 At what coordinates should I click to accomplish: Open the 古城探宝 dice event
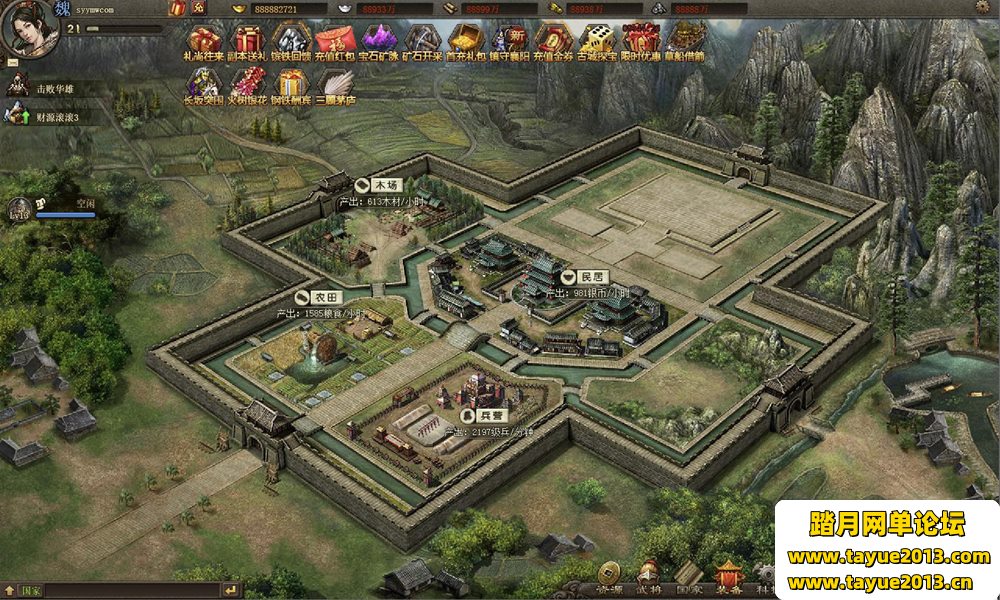click(x=596, y=40)
